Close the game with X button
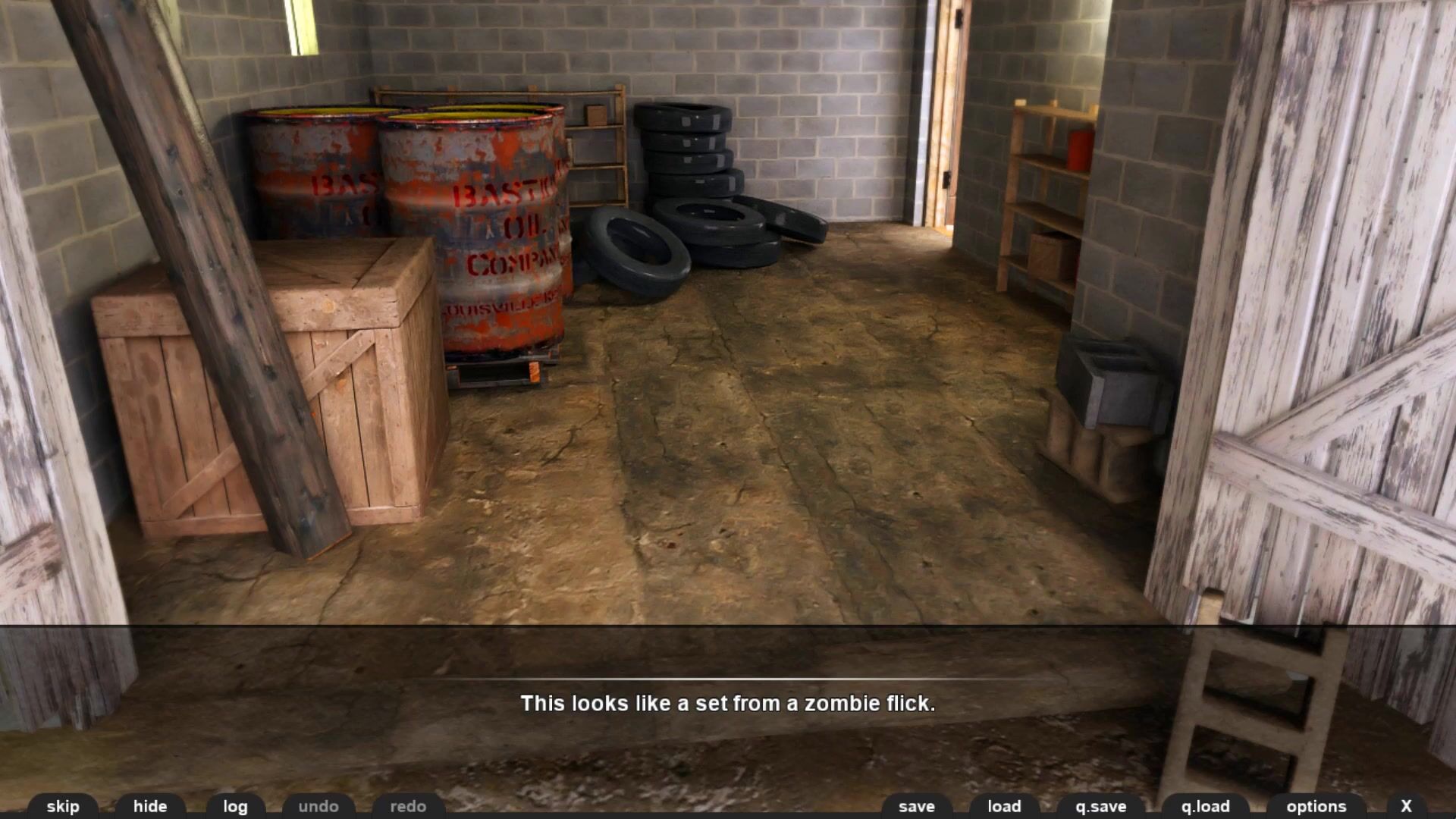The width and height of the screenshot is (1456, 819). point(1406,806)
